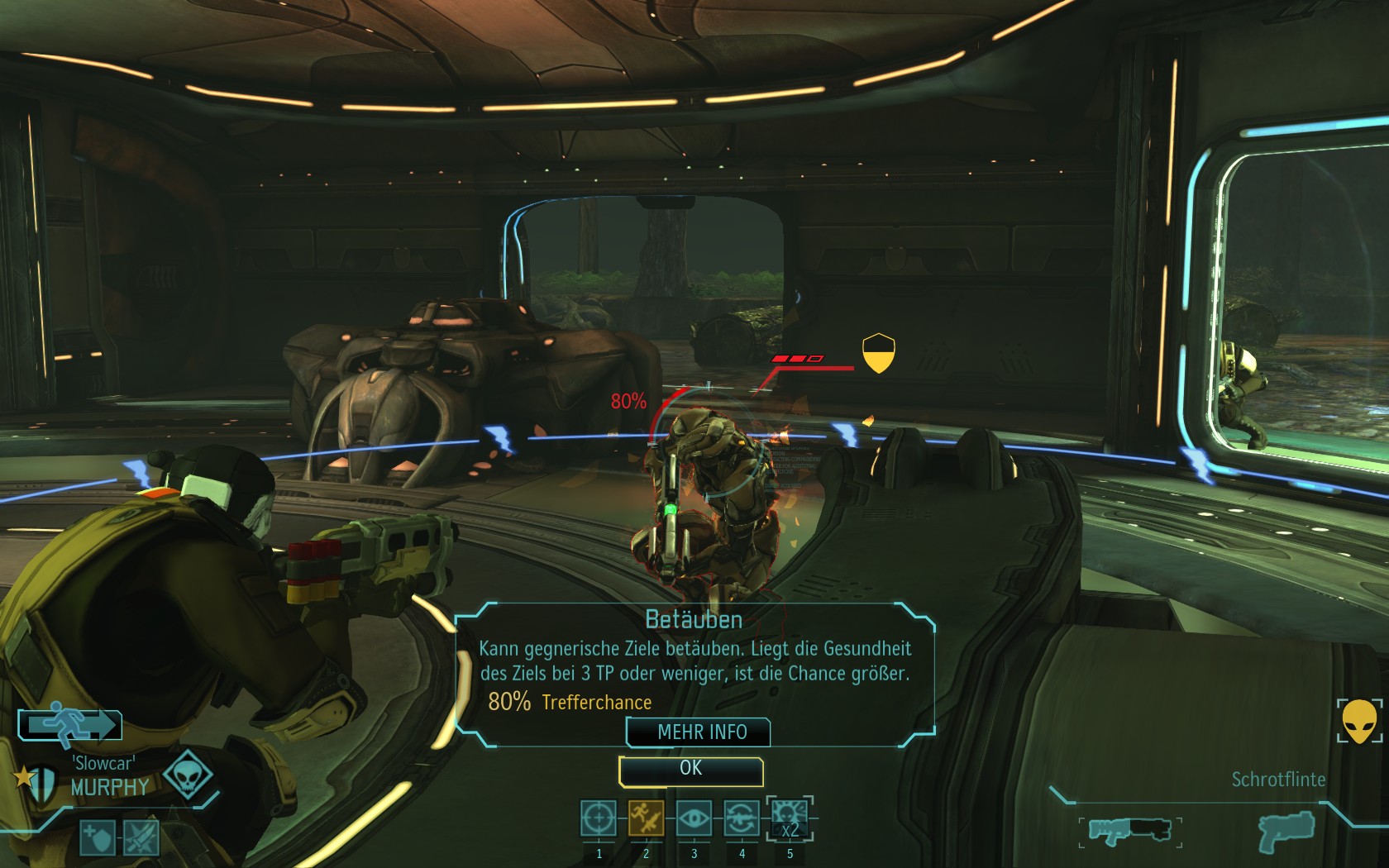Viewport: 1389px width, 868px height.
Task: Pick the alien stun ability marked x2
Action: tap(790, 819)
